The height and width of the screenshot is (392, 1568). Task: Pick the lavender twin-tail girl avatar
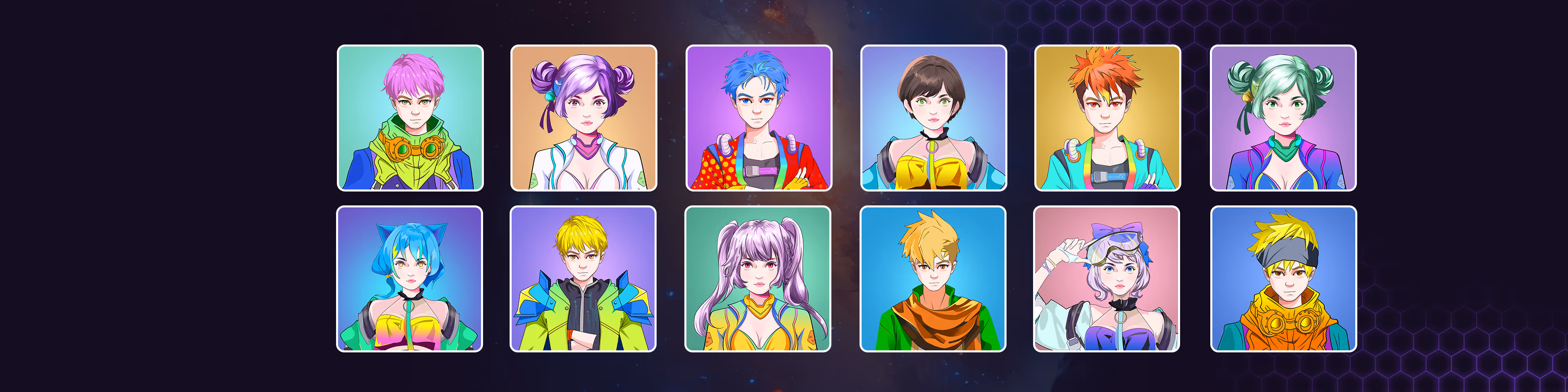click(758, 279)
